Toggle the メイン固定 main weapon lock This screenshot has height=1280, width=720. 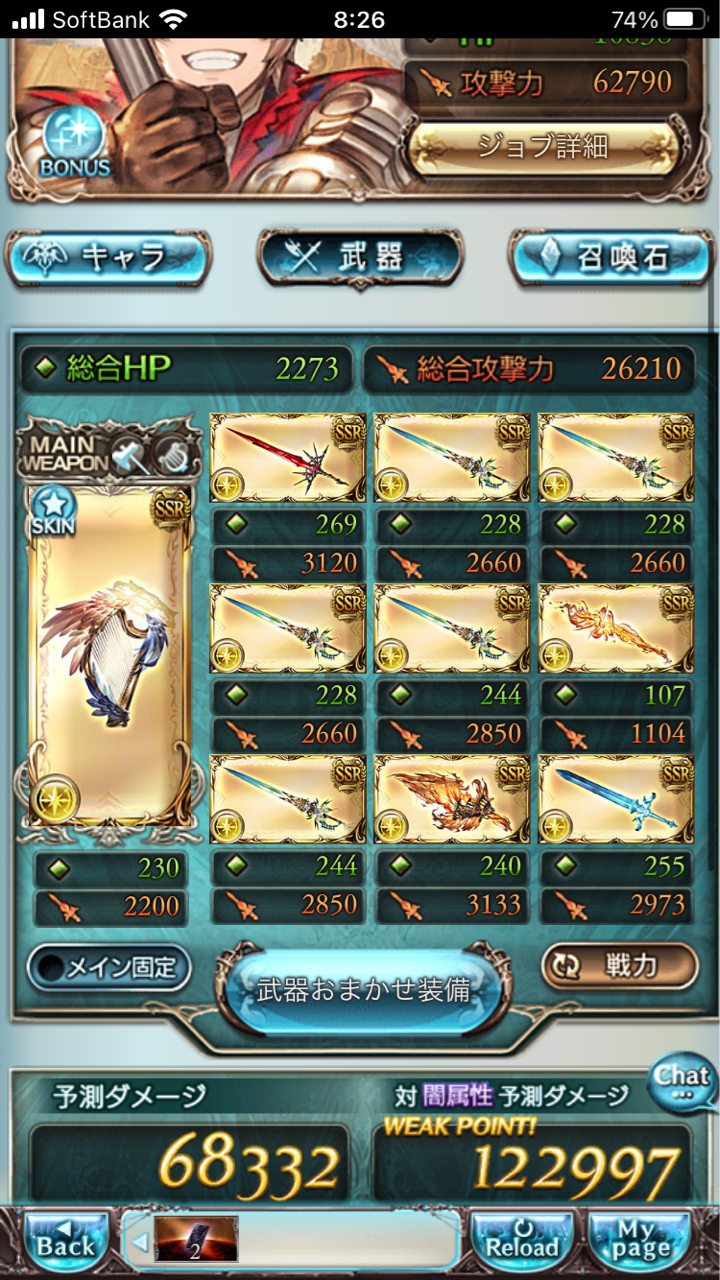coord(109,967)
